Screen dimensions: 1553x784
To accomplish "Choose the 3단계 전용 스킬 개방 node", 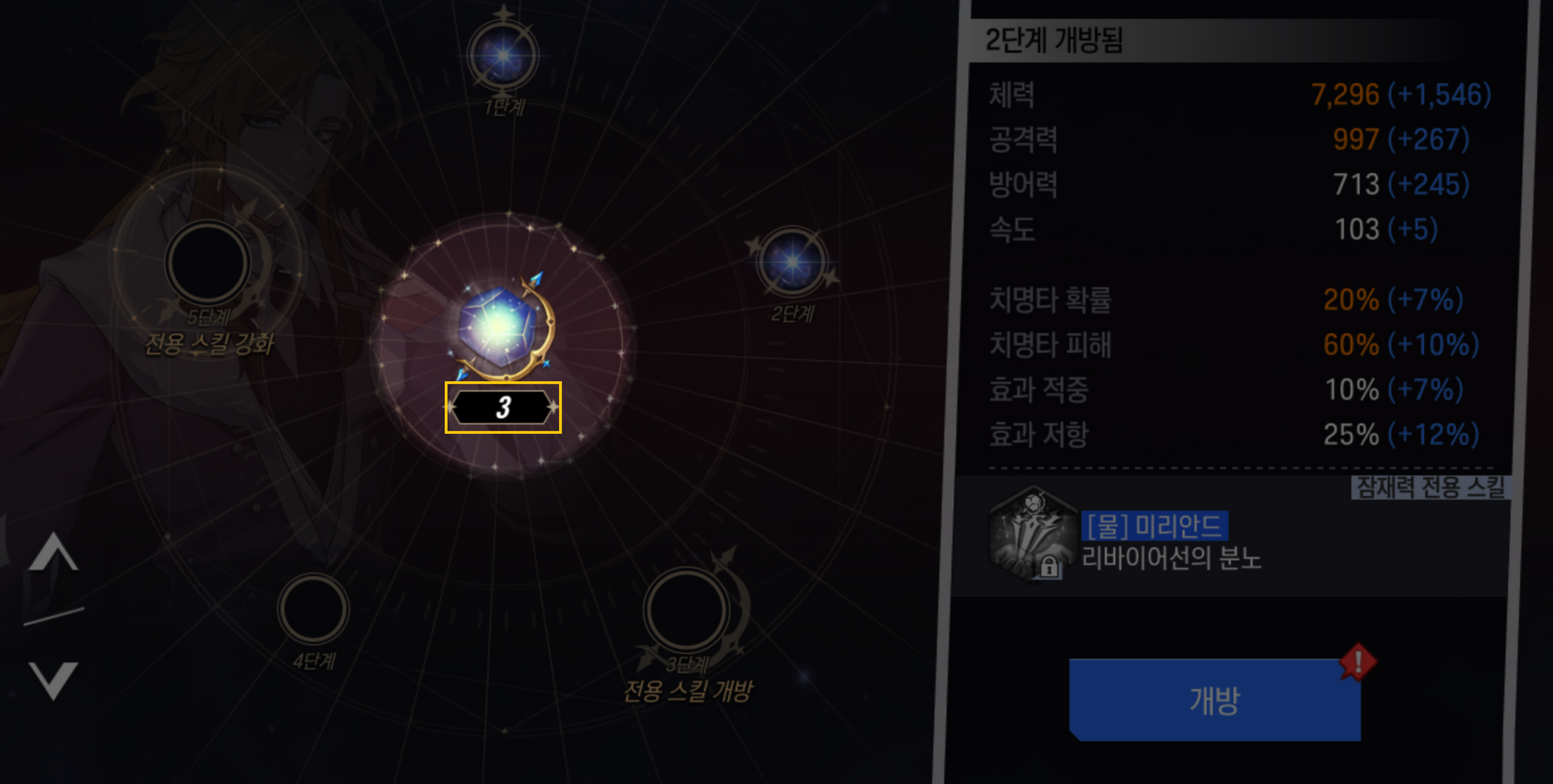I will (x=686, y=611).
